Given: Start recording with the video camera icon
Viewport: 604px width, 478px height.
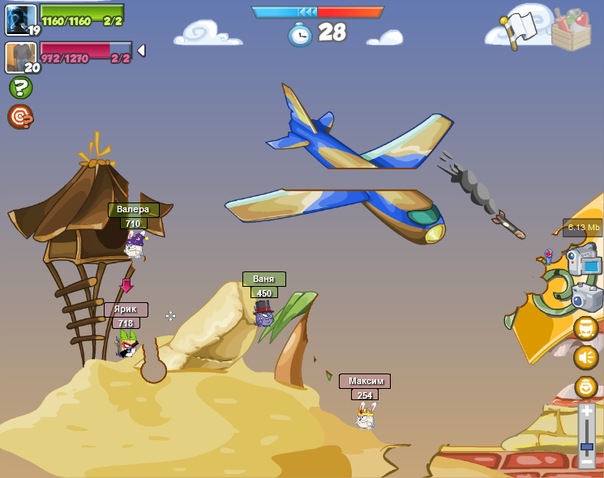Looking at the screenshot, I should [584, 262].
